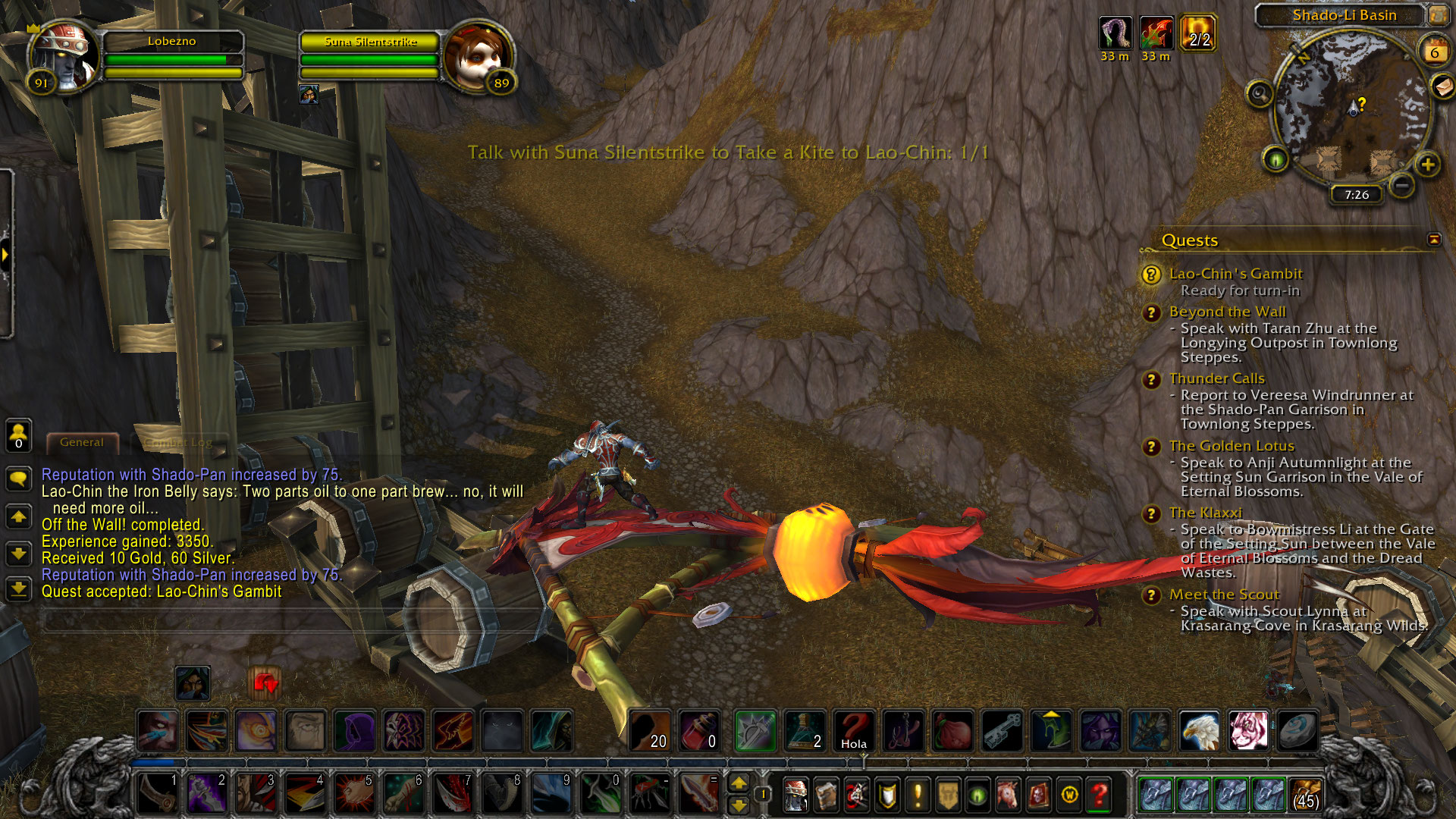1456x819 pixels.
Task: Open the minimap tracking magnifier button
Action: tap(1260, 94)
